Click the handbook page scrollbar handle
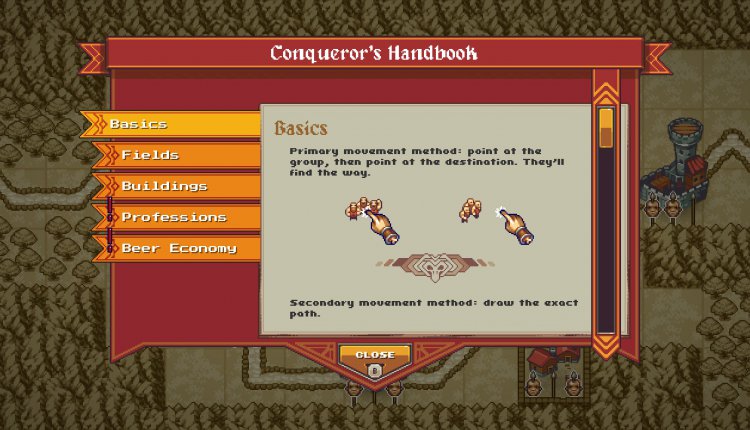Screen dimensions: 750x430 606,128
